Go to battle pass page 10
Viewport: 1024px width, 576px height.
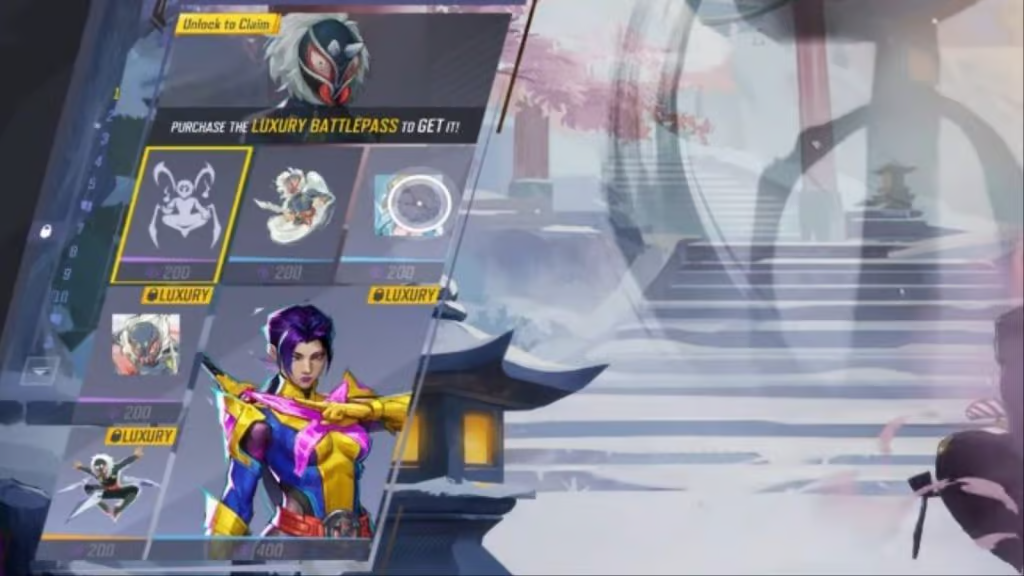tap(61, 296)
